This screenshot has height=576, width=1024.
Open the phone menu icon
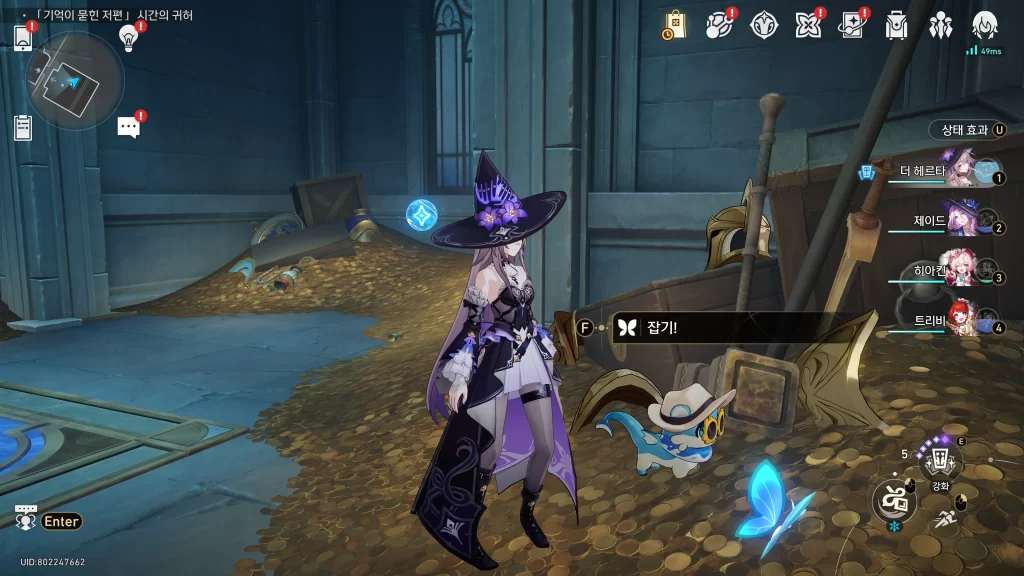click(24, 38)
